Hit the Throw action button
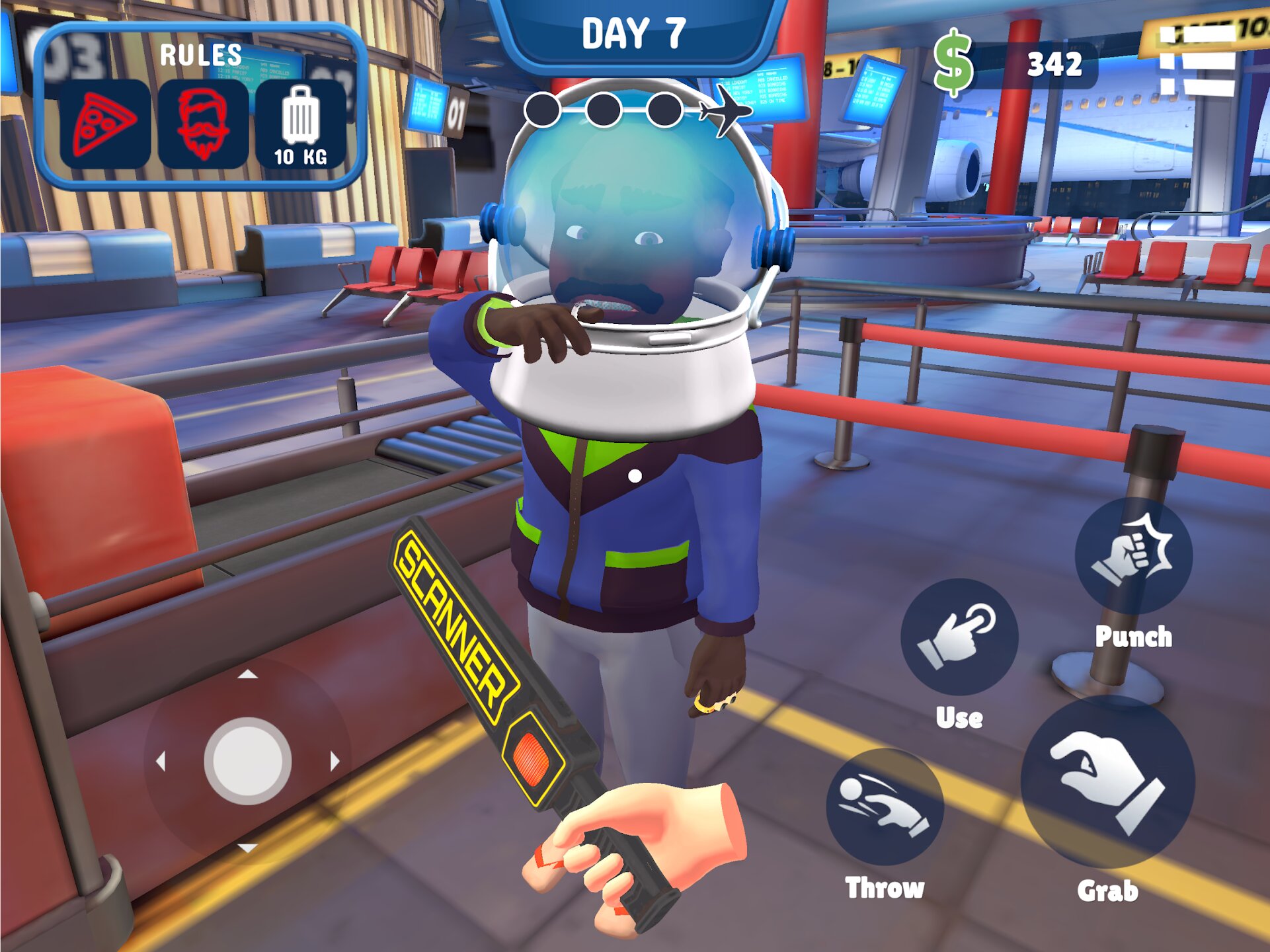Viewport: 1270px width, 952px height. pyautogui.click(x=885, y=807)
